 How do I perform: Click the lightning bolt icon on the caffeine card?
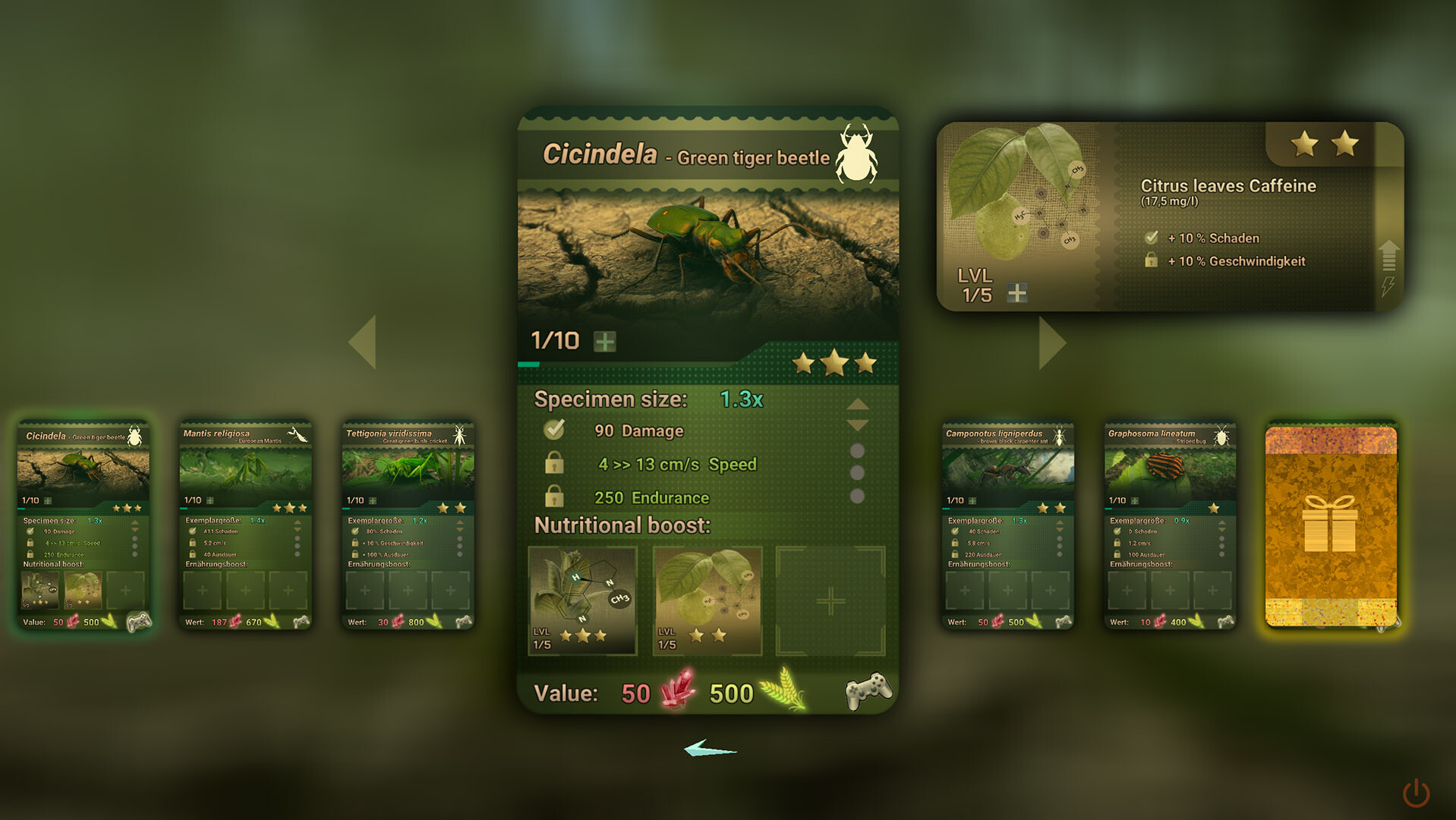tap(1389, 287)
